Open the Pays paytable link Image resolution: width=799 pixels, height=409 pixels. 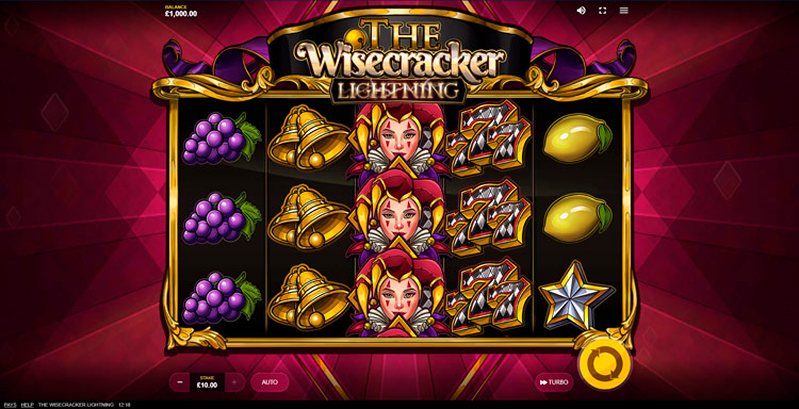point(10,404)
